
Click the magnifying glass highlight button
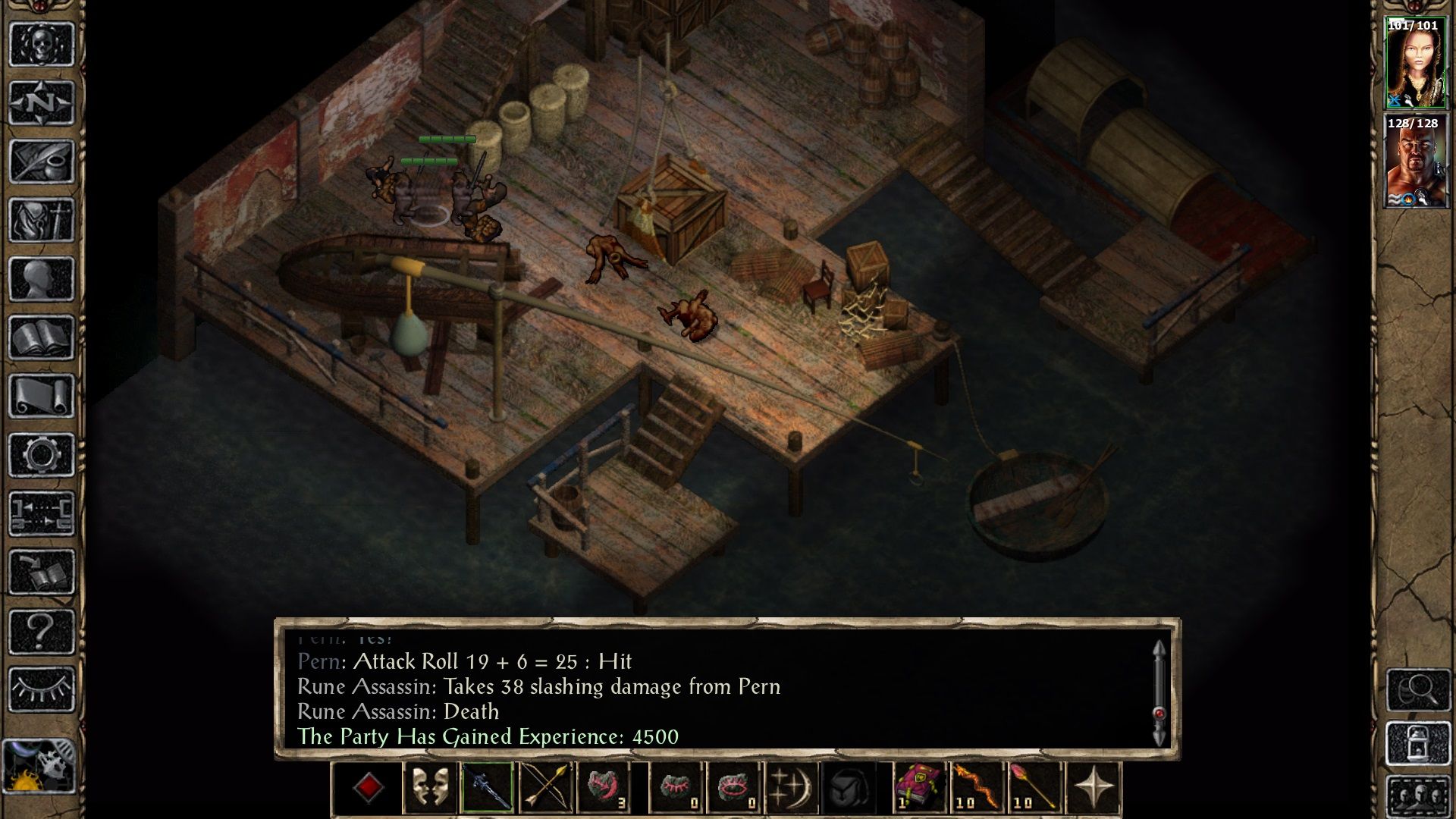(x=1418, y=689)
